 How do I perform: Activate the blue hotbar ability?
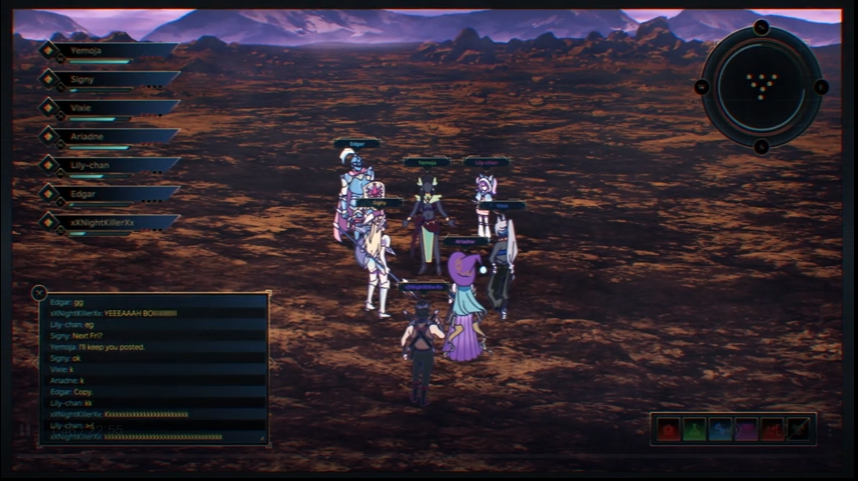720,429
